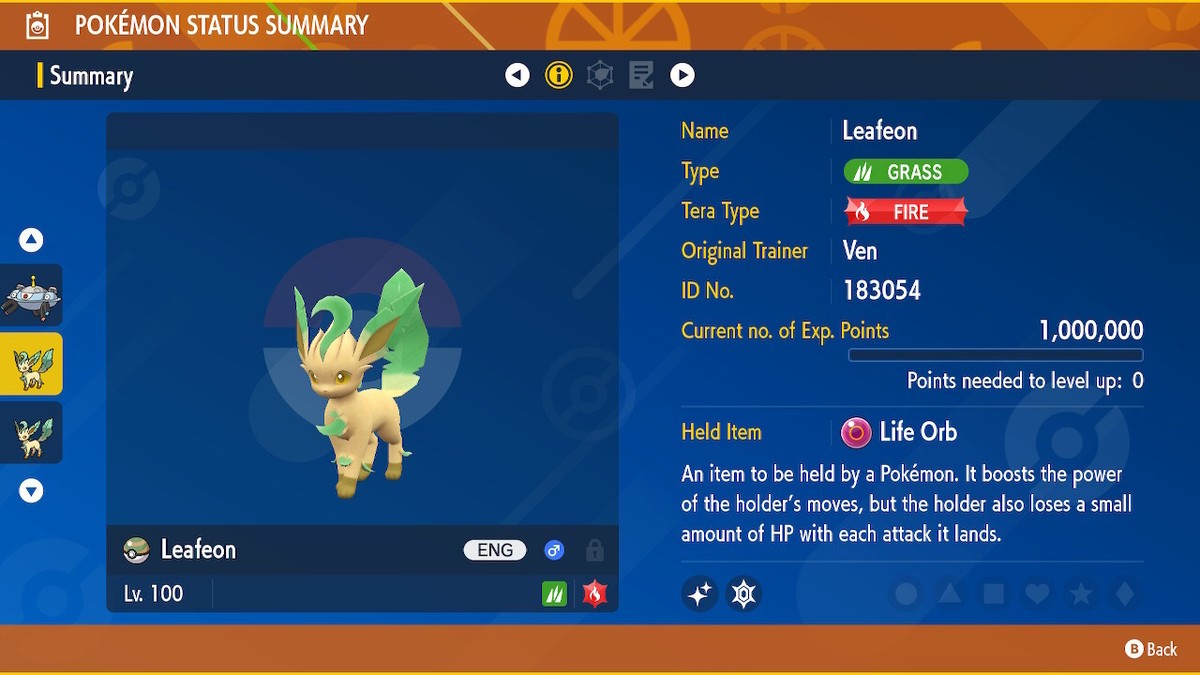Image resolution: width=1200 pixels, height=675 pixels.
Task: Toggle the circle marking
Action: click(906, 594)
